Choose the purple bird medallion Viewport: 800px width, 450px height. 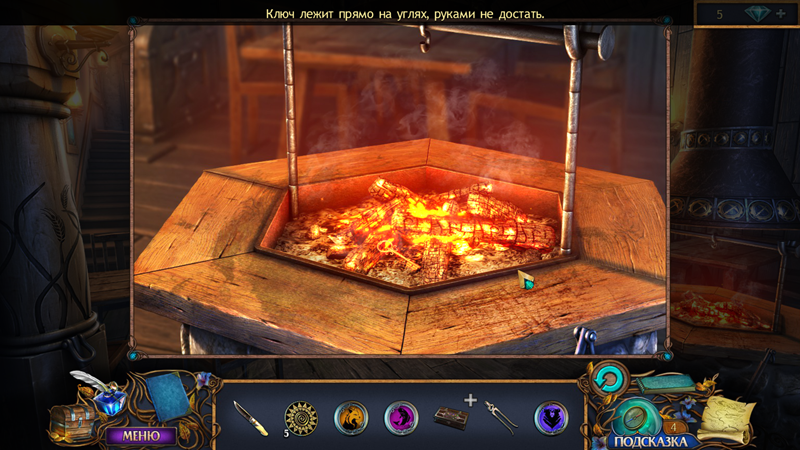click(401, 416)
